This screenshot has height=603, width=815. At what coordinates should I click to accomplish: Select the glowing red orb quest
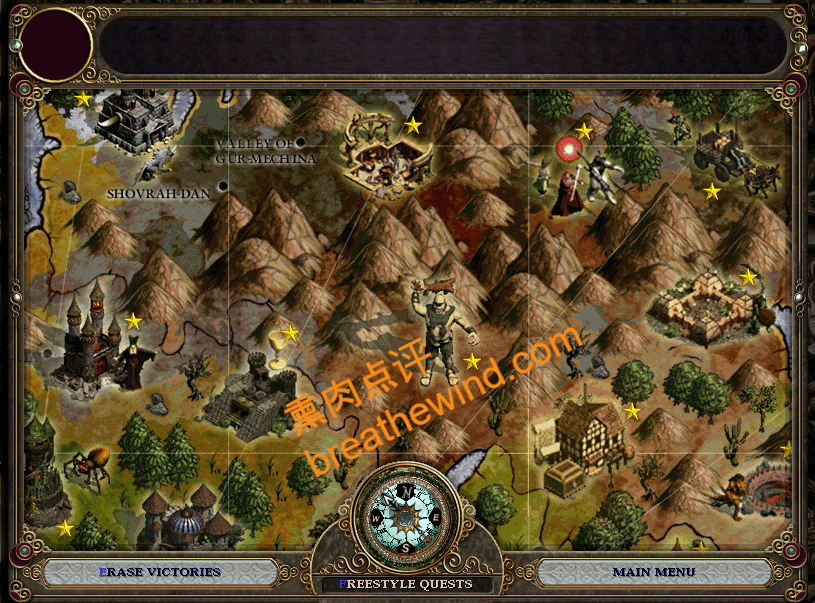coord(570,150)
